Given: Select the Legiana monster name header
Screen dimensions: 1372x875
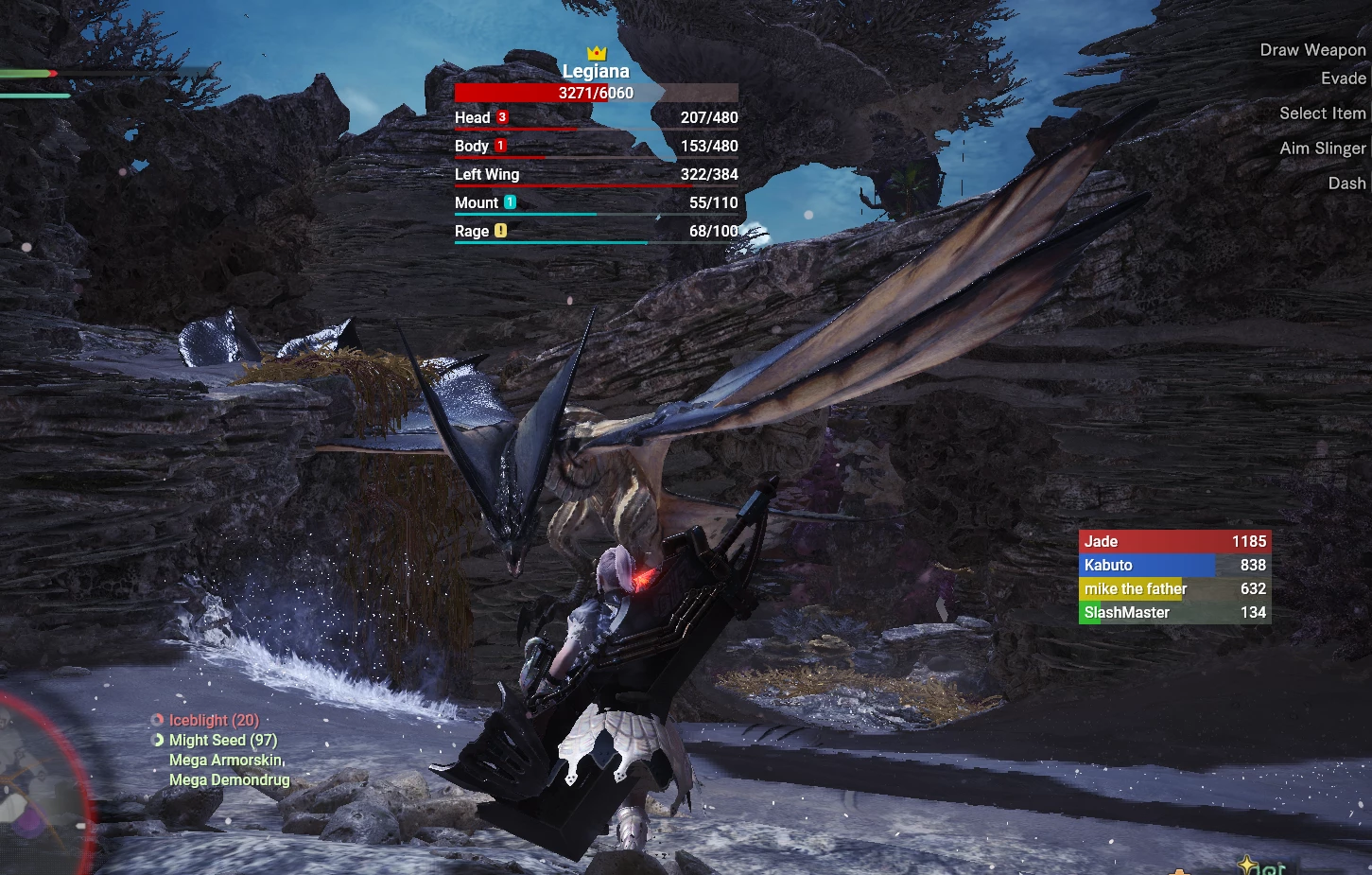Looking at the screenshot, I should (x=596, y=72).
